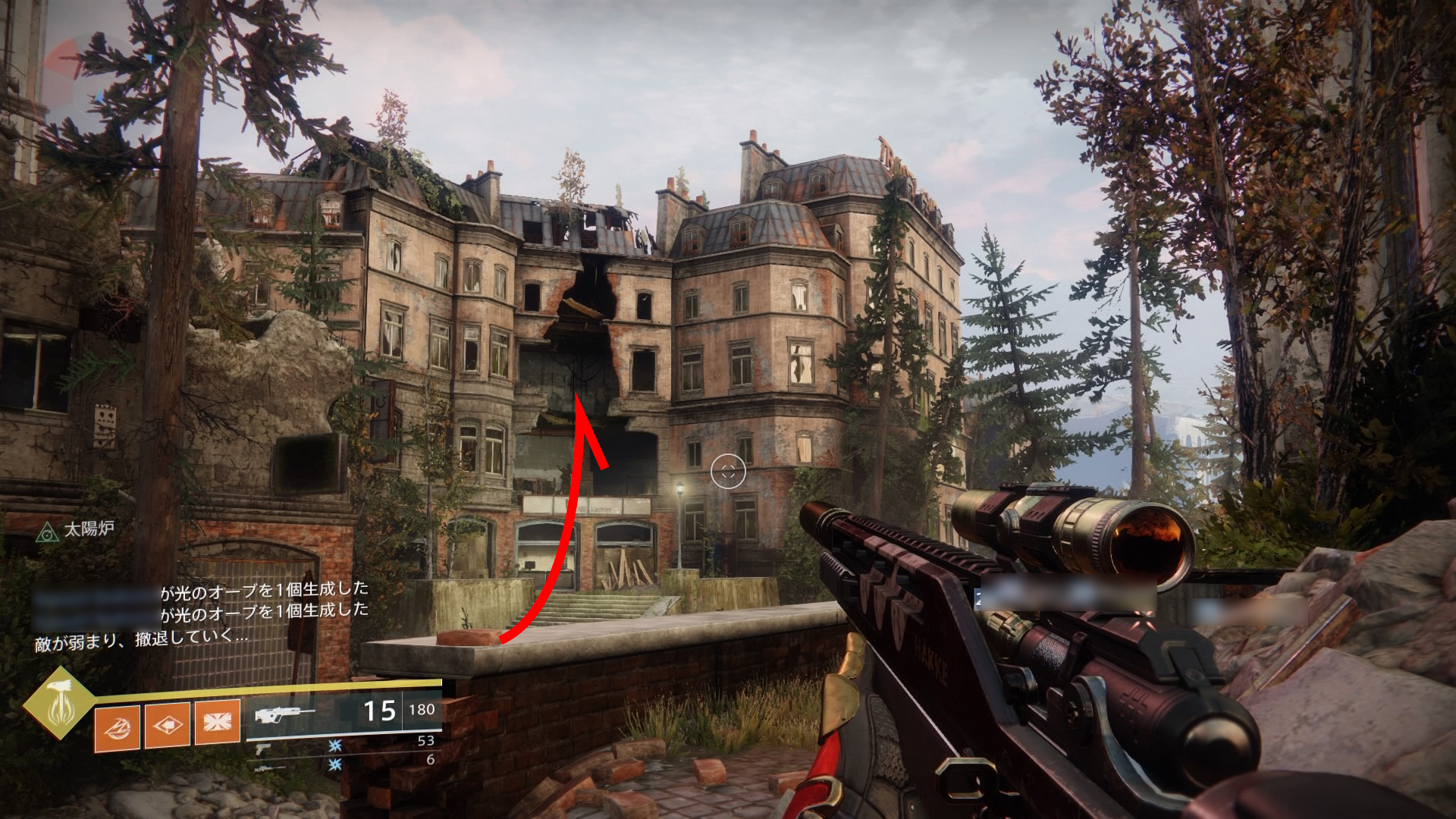Activate the golden hammer super ability icon
This screenshot has width=1456, height=819.
click(x=59, y=703)
